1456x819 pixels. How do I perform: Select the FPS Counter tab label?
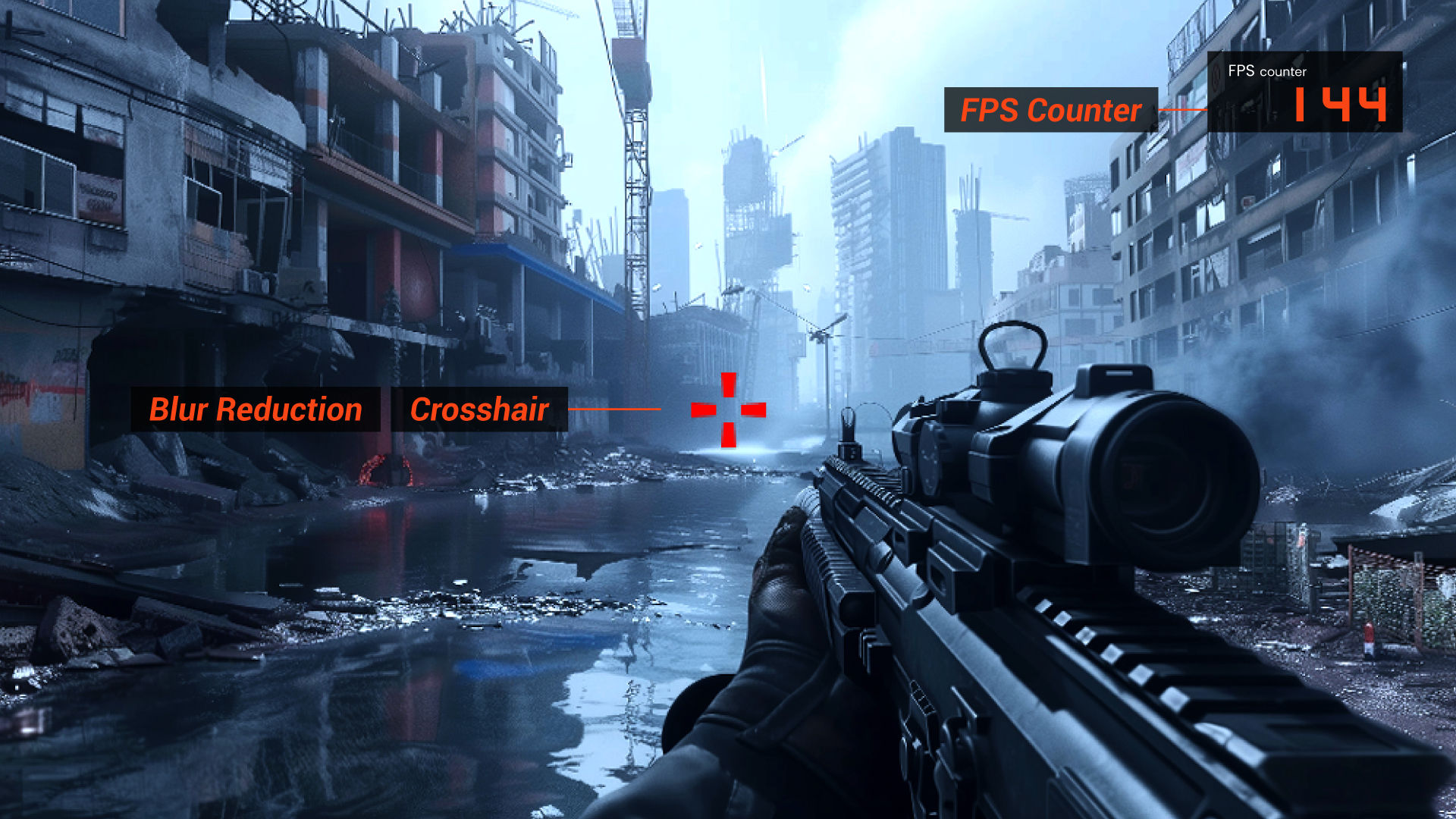tap(1050, 110)
